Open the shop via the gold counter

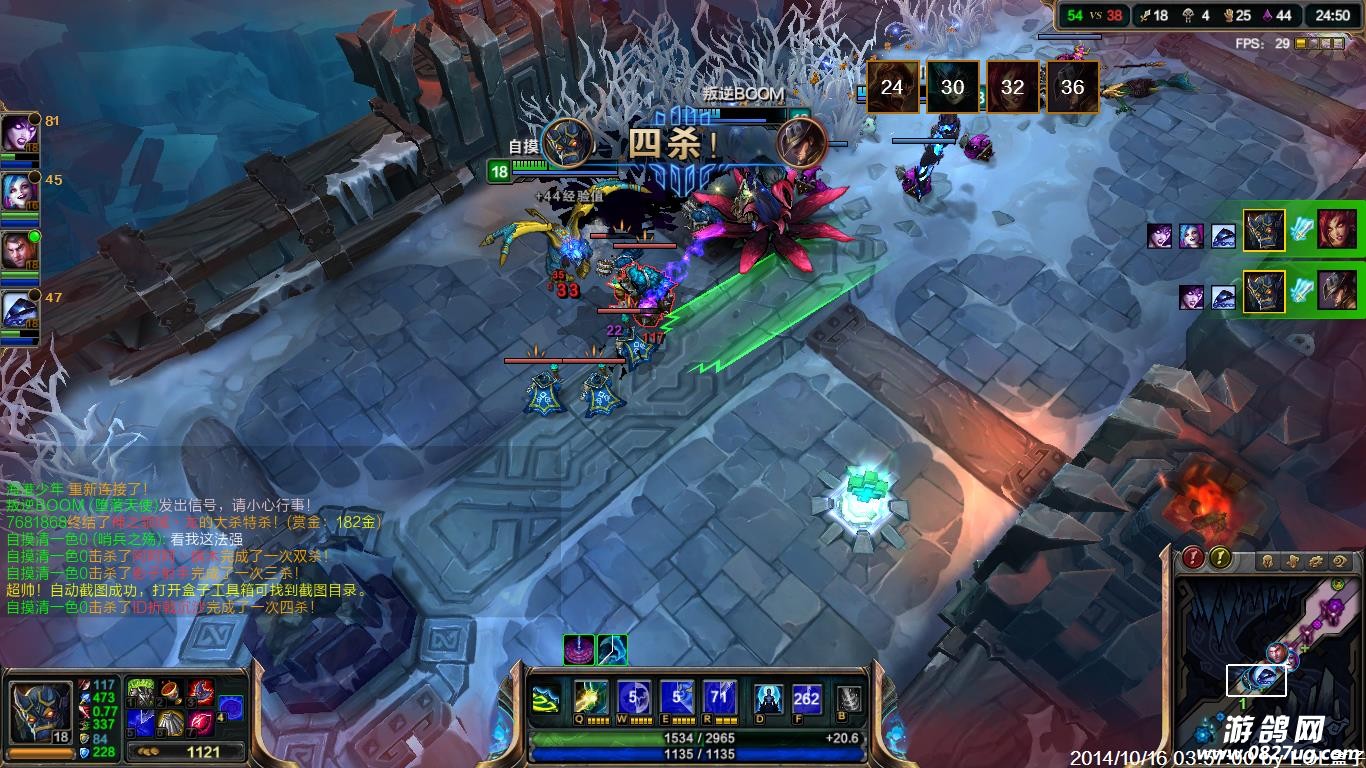pyautogui.click(x=192, y=752)
